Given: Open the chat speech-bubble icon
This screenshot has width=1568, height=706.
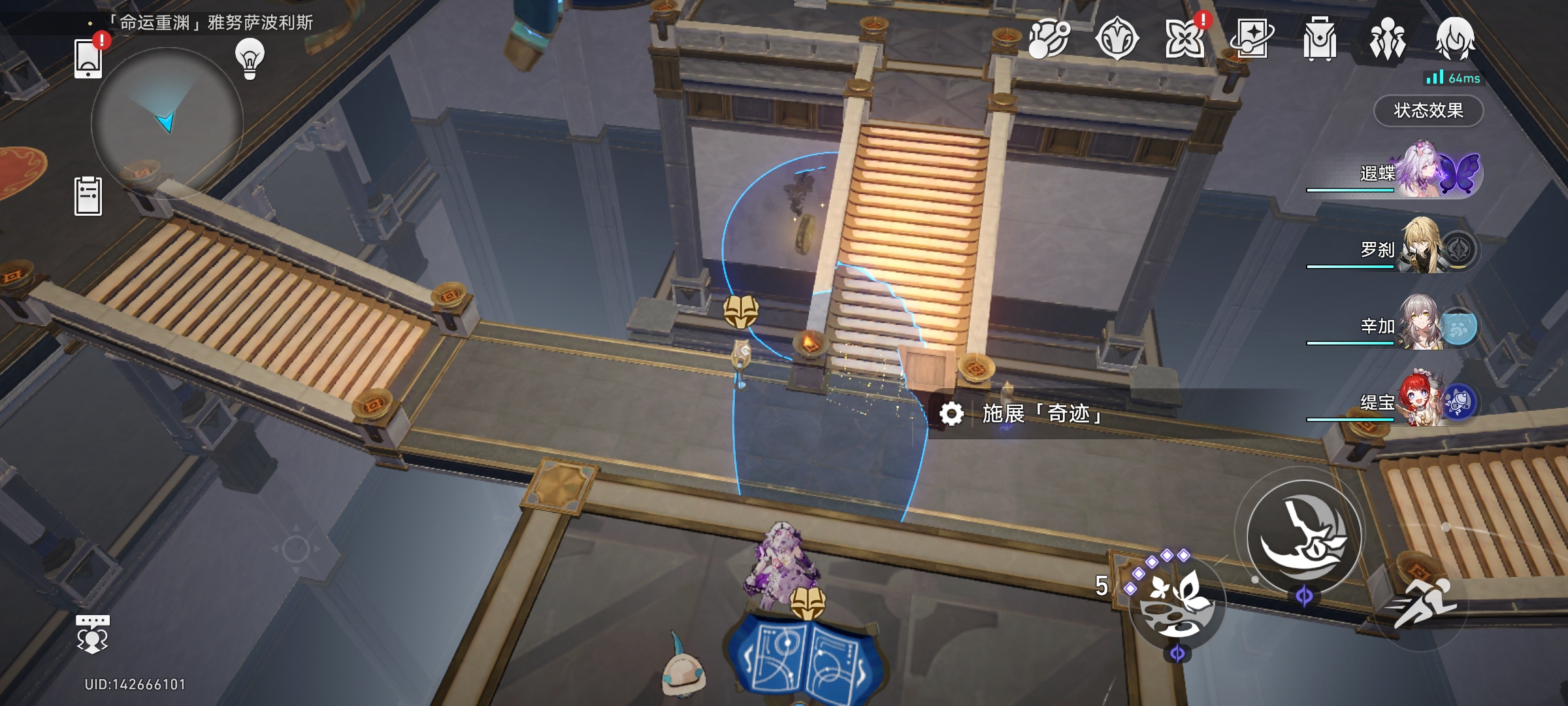Looking at the screenshot, I should point(92,633).
